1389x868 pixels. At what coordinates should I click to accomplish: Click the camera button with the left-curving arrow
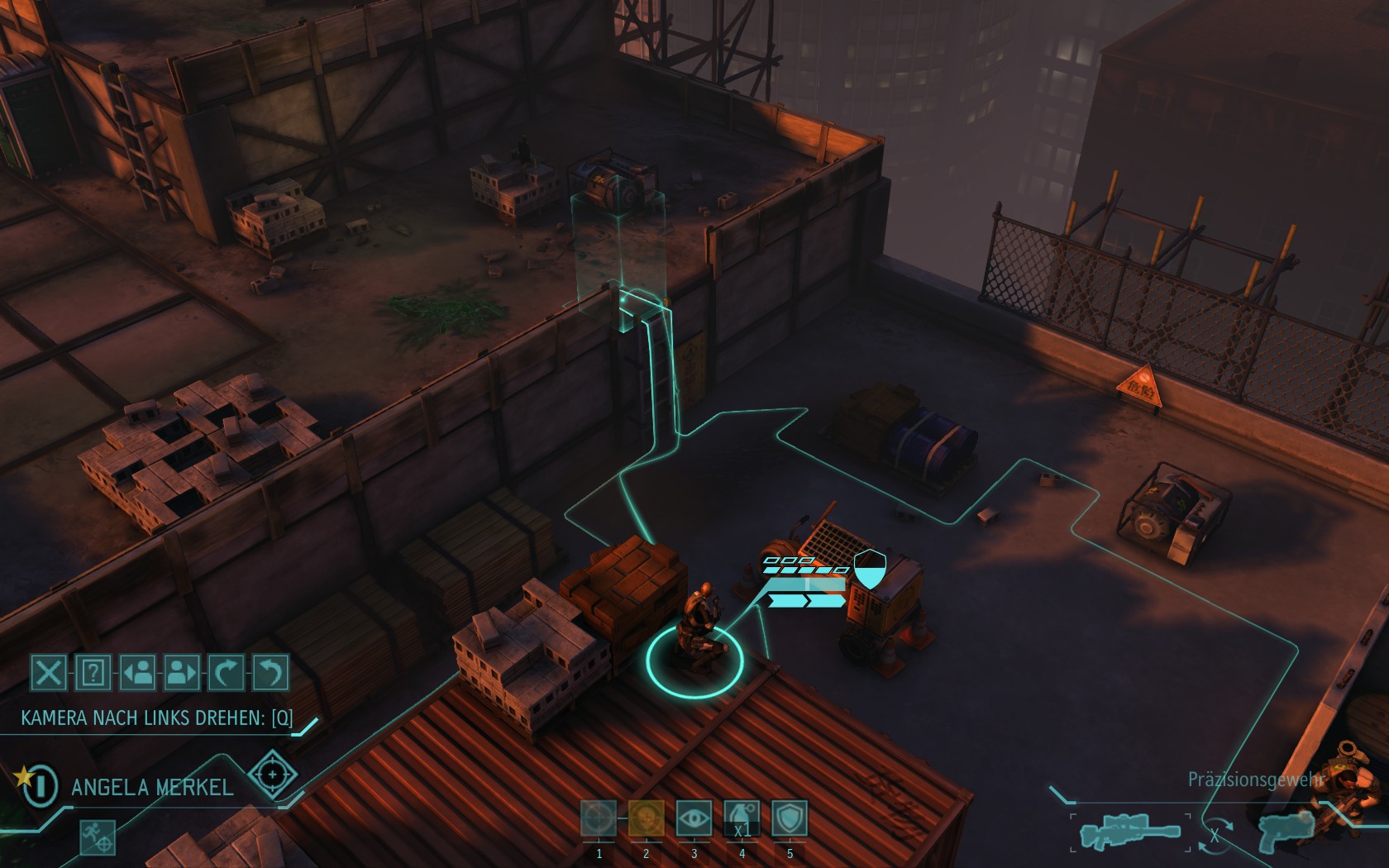tap(270, 672)
